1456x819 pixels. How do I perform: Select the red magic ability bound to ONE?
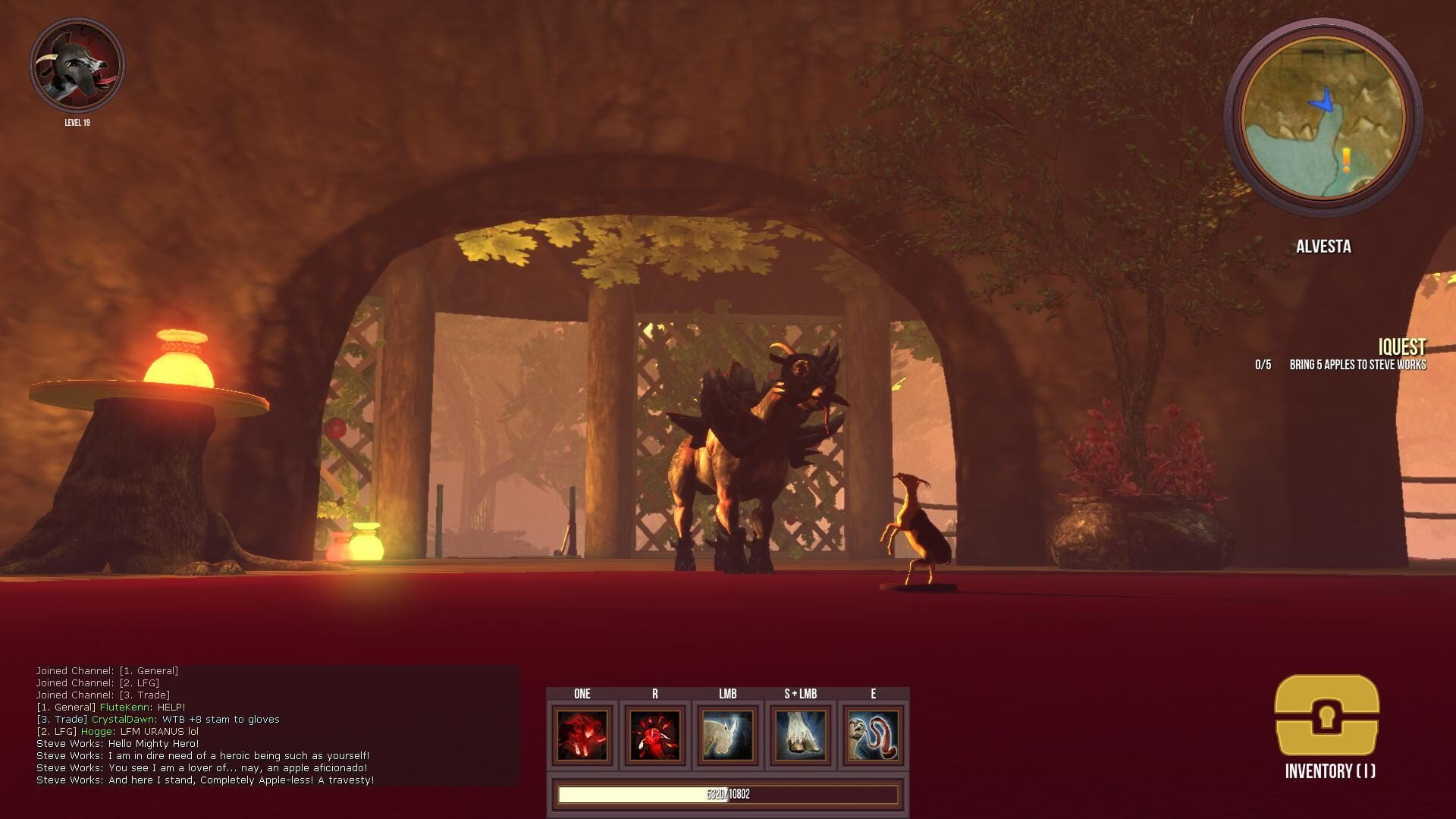tap(583, 735)
